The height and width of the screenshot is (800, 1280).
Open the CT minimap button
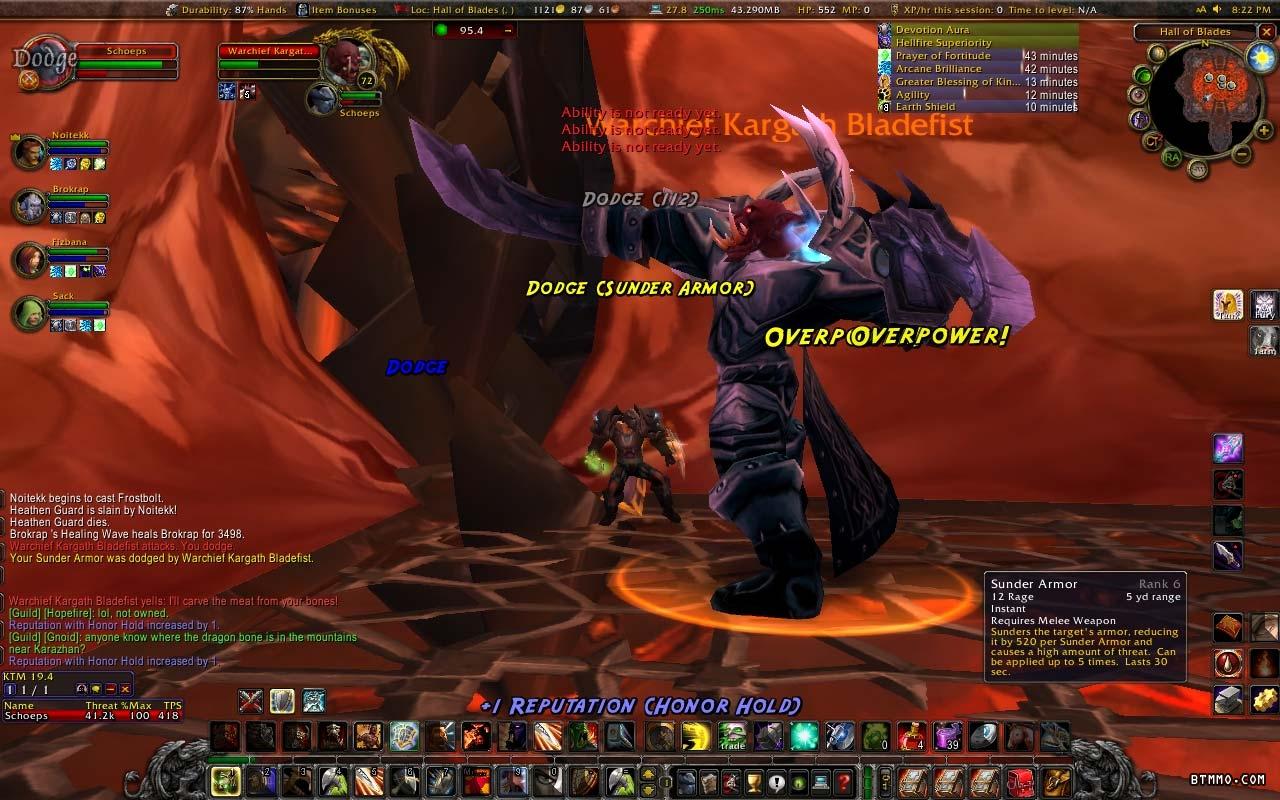pos(1152,141)
